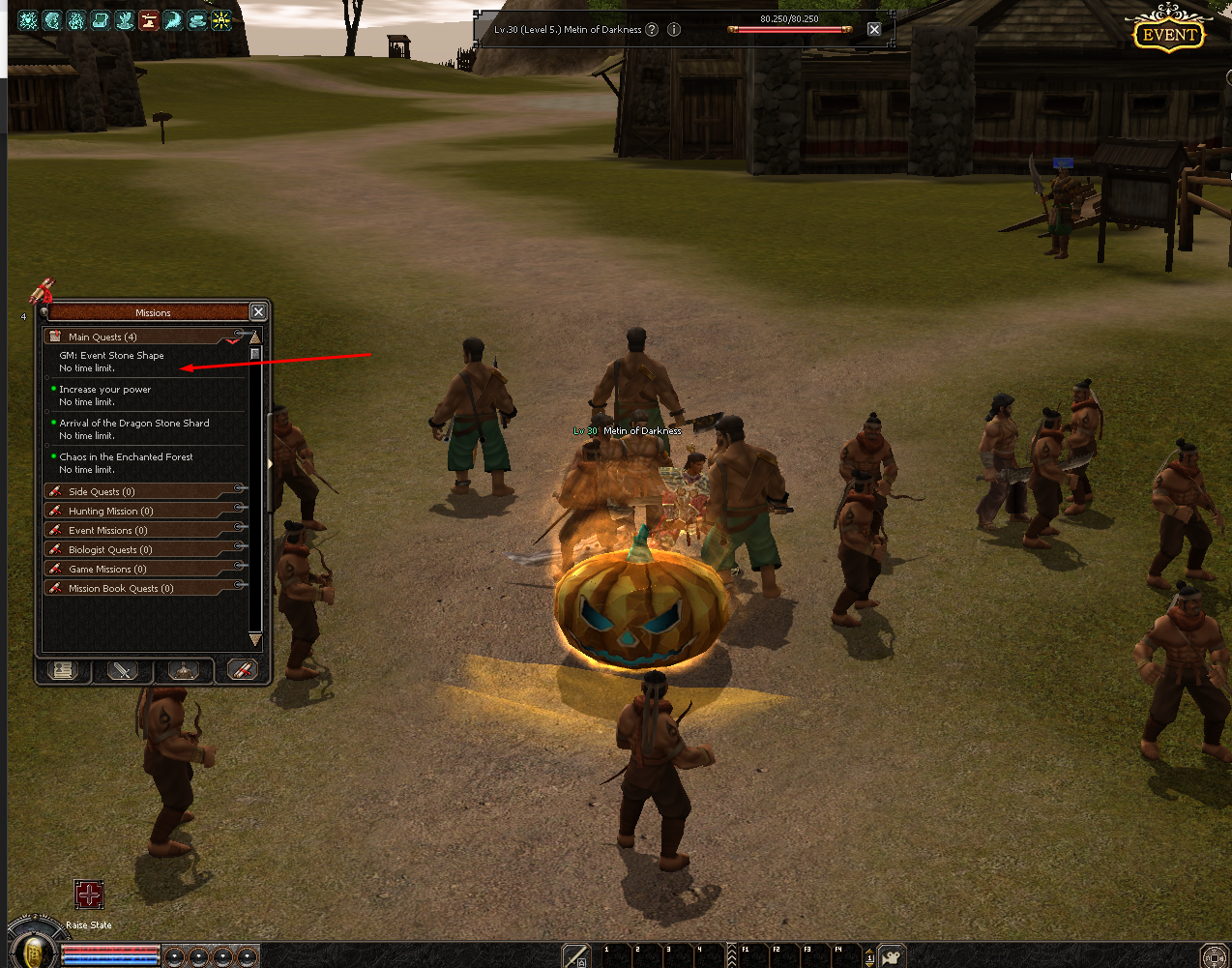Switch to the character info card tab
This screenshot has height=968, width=1232.
(64, 670)
